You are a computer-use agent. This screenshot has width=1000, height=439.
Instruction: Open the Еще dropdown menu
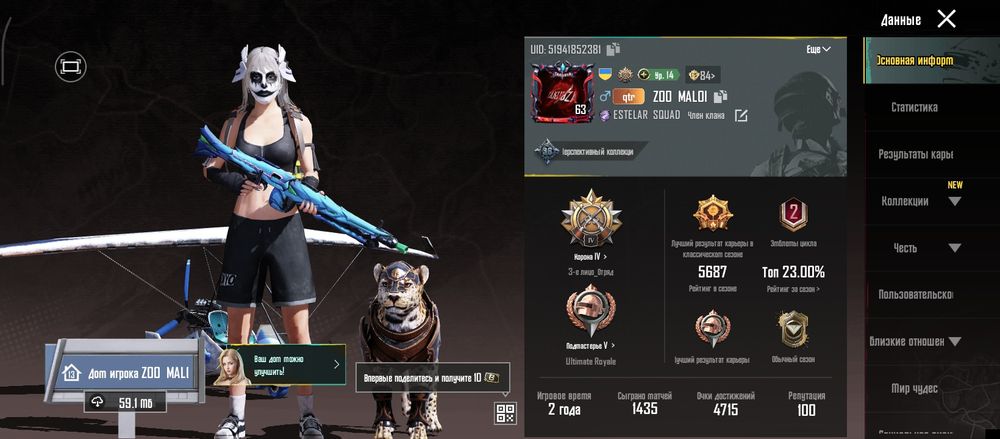pyautogui.click(x=818, y=49)
